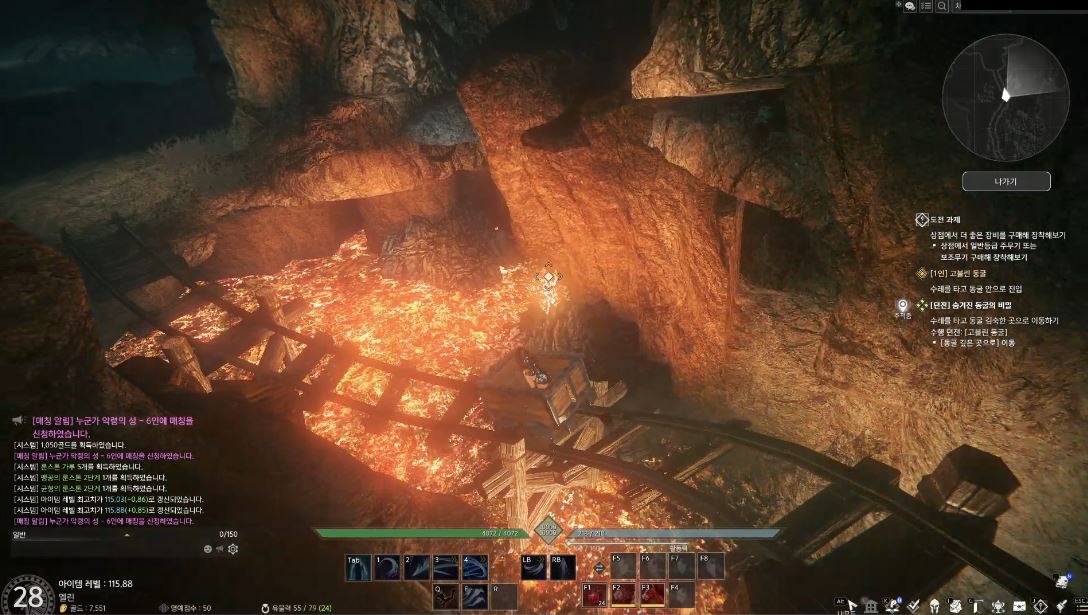Select the Tab skill slot
Screen dimensions: 1088x615
pos(359,567)
